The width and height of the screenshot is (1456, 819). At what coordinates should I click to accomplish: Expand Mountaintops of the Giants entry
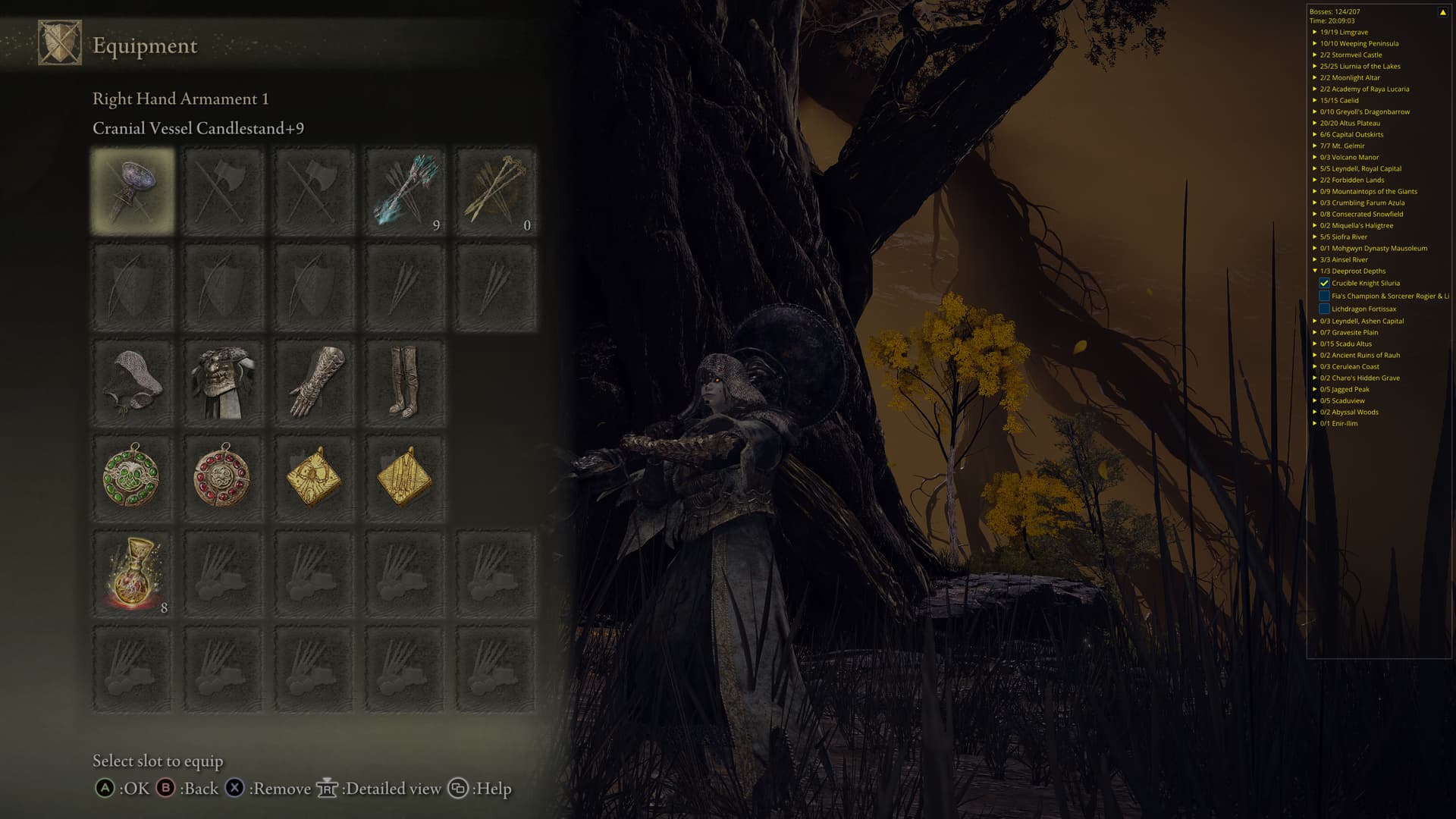point(1315,192)
